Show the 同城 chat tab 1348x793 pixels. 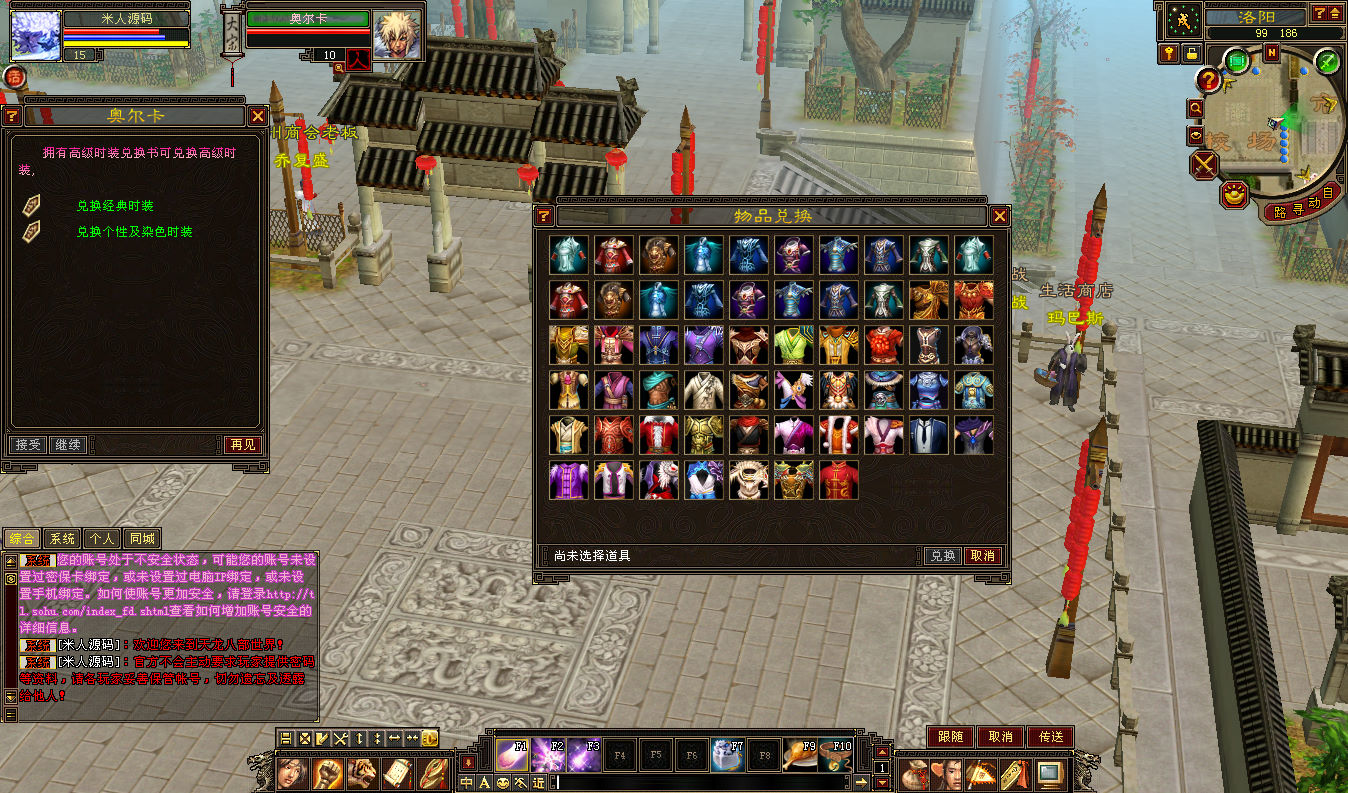(x=142, y=539)
